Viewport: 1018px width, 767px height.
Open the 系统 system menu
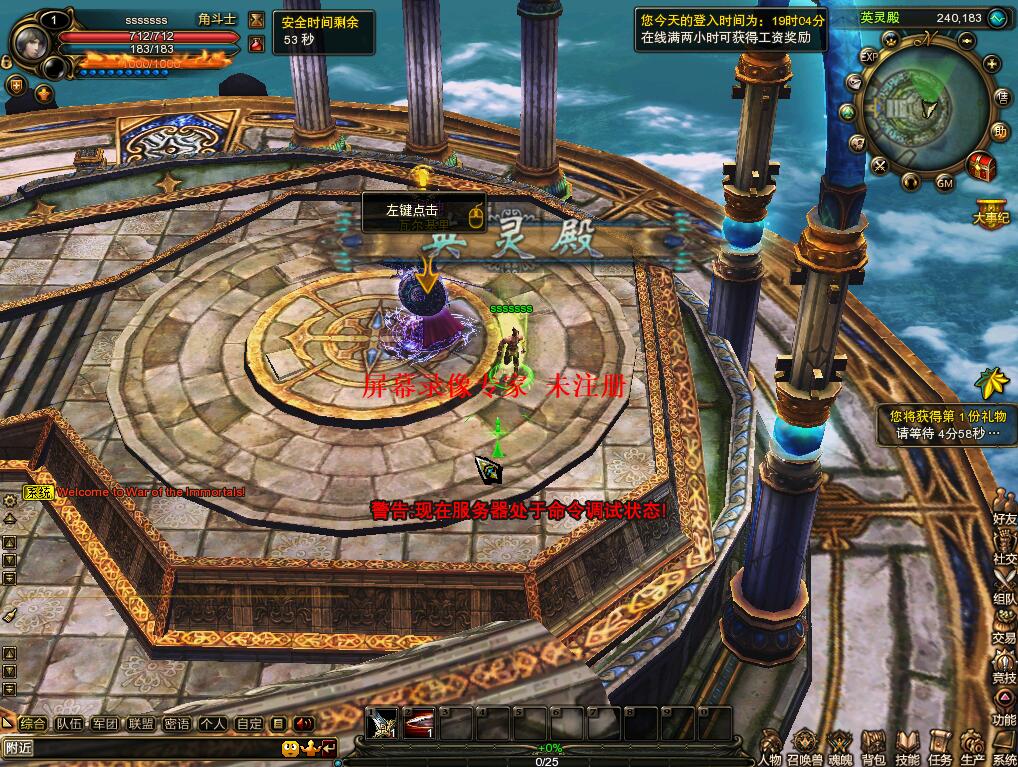pyautogui.click(x=1004, y=746)
